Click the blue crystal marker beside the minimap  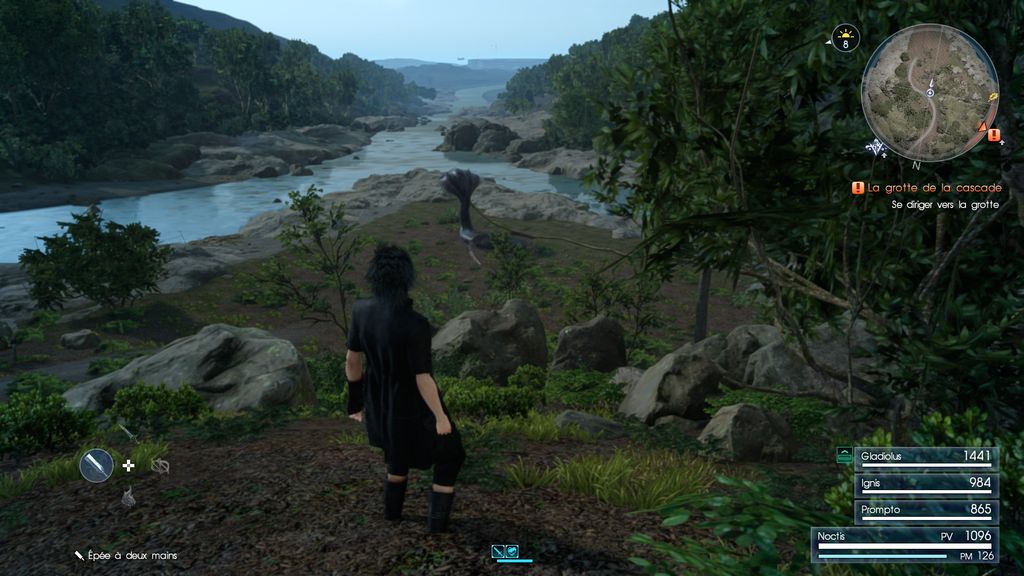coord(877,147)
